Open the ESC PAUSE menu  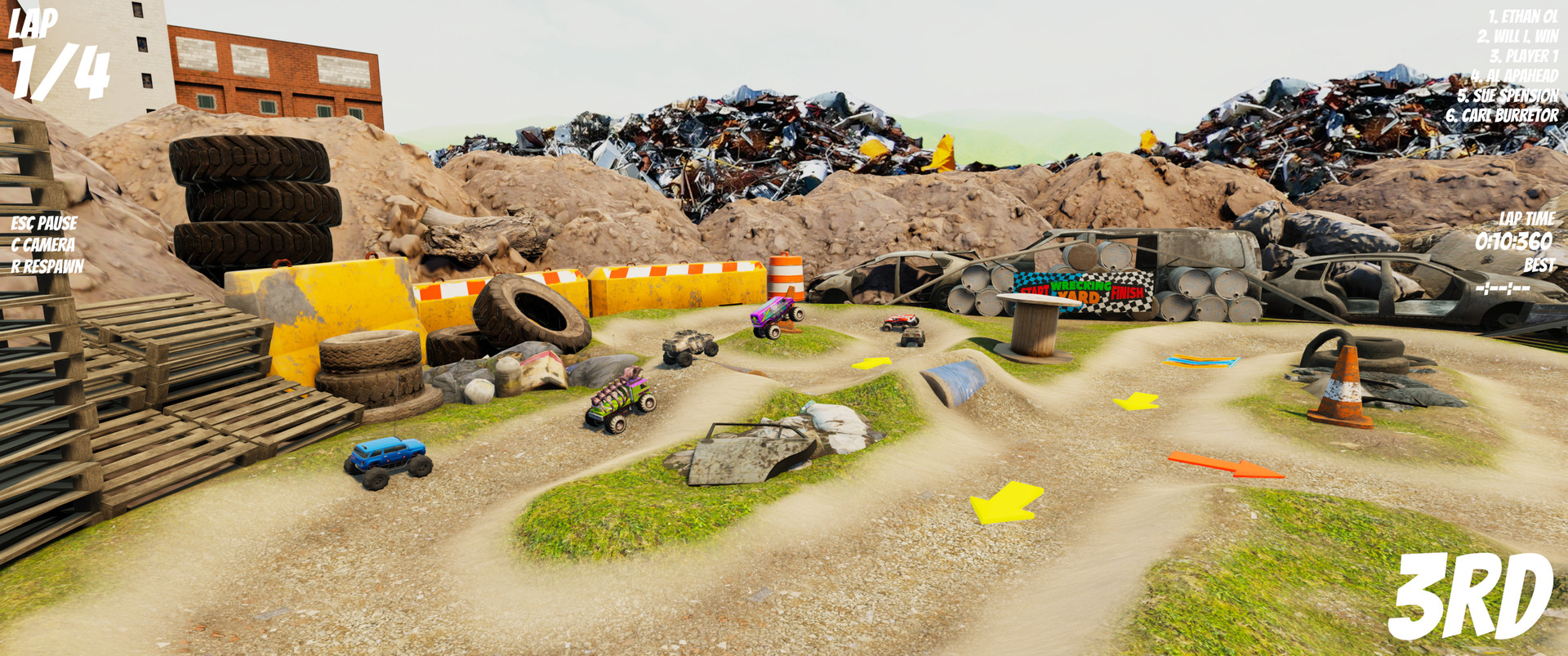pos(42,221)
